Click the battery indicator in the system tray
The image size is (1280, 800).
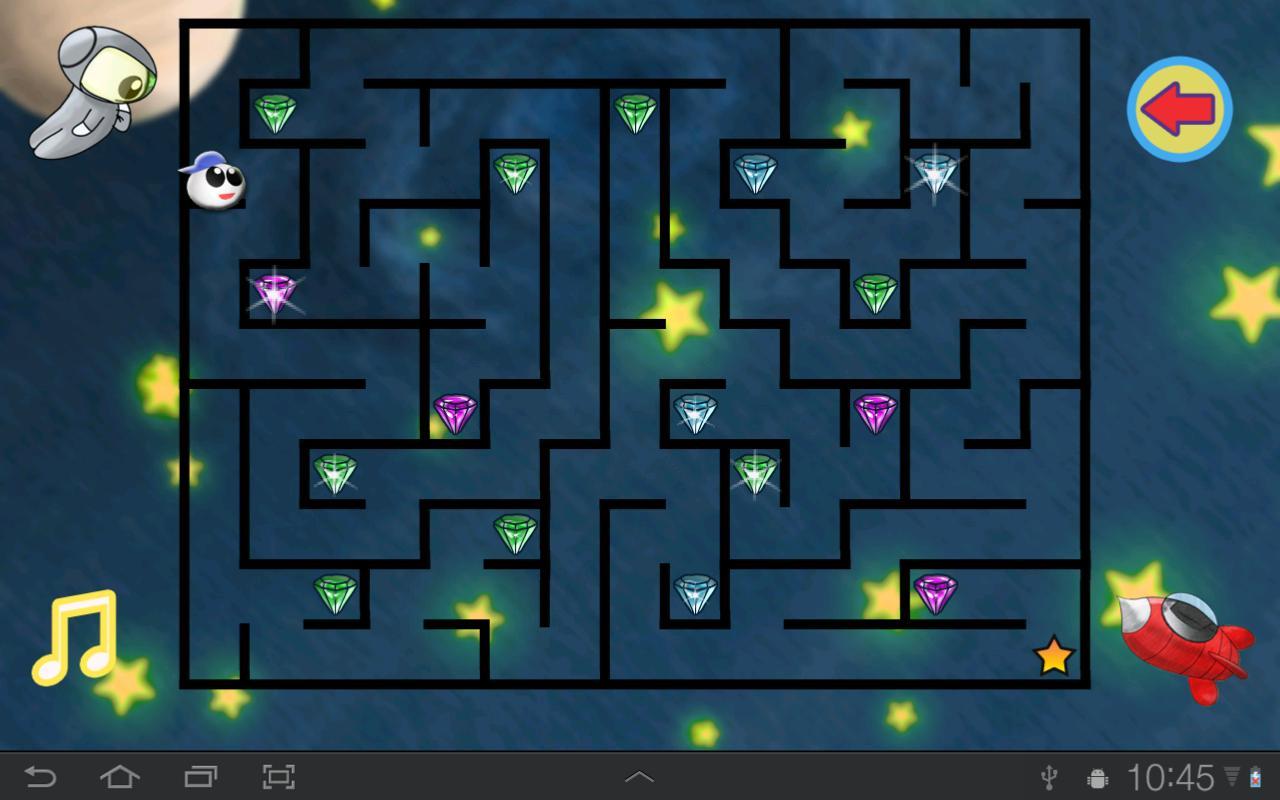(x=1258, y=776)
